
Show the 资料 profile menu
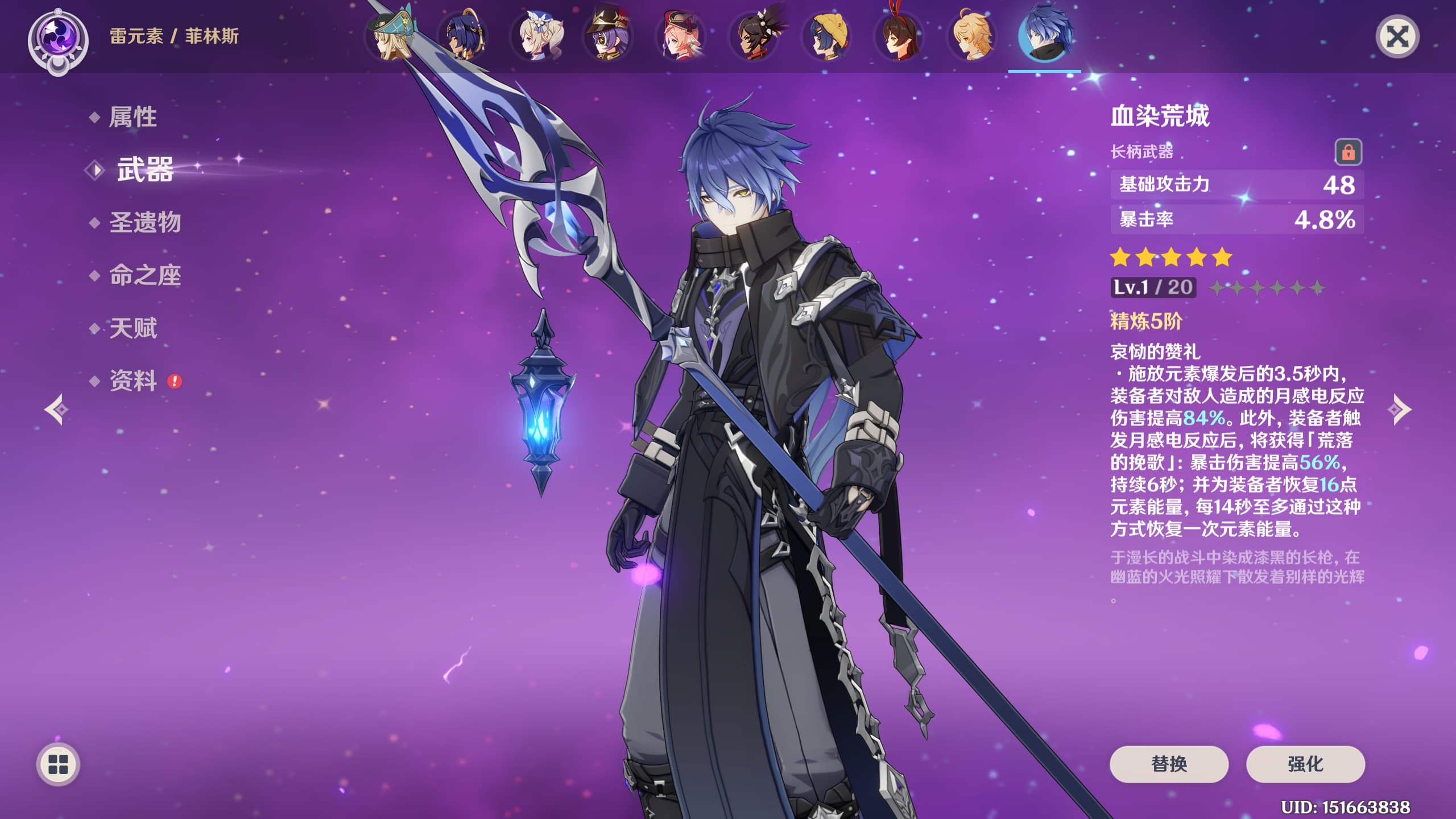tap(133, 381)
